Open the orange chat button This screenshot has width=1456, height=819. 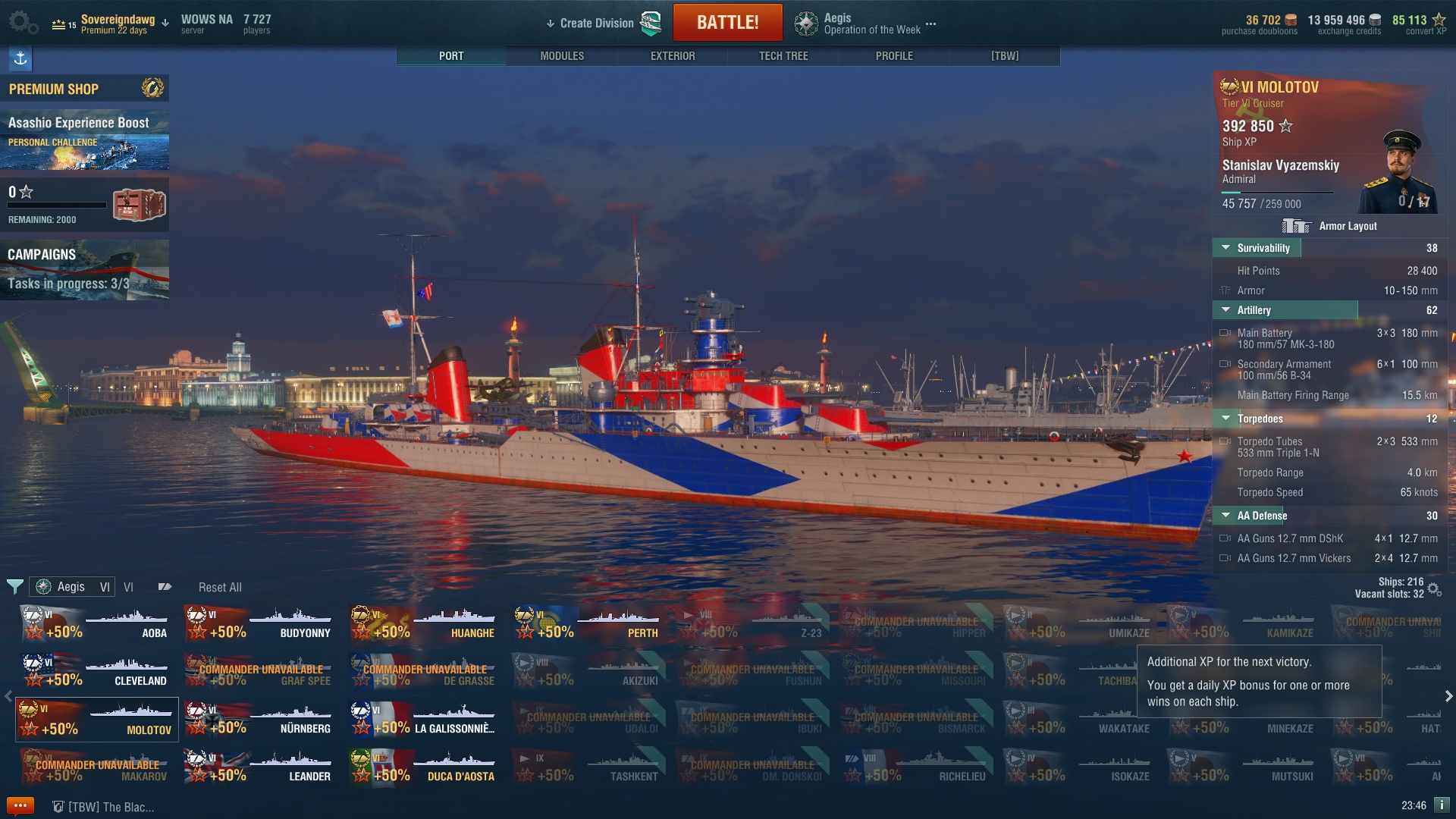tap(20, 806)
